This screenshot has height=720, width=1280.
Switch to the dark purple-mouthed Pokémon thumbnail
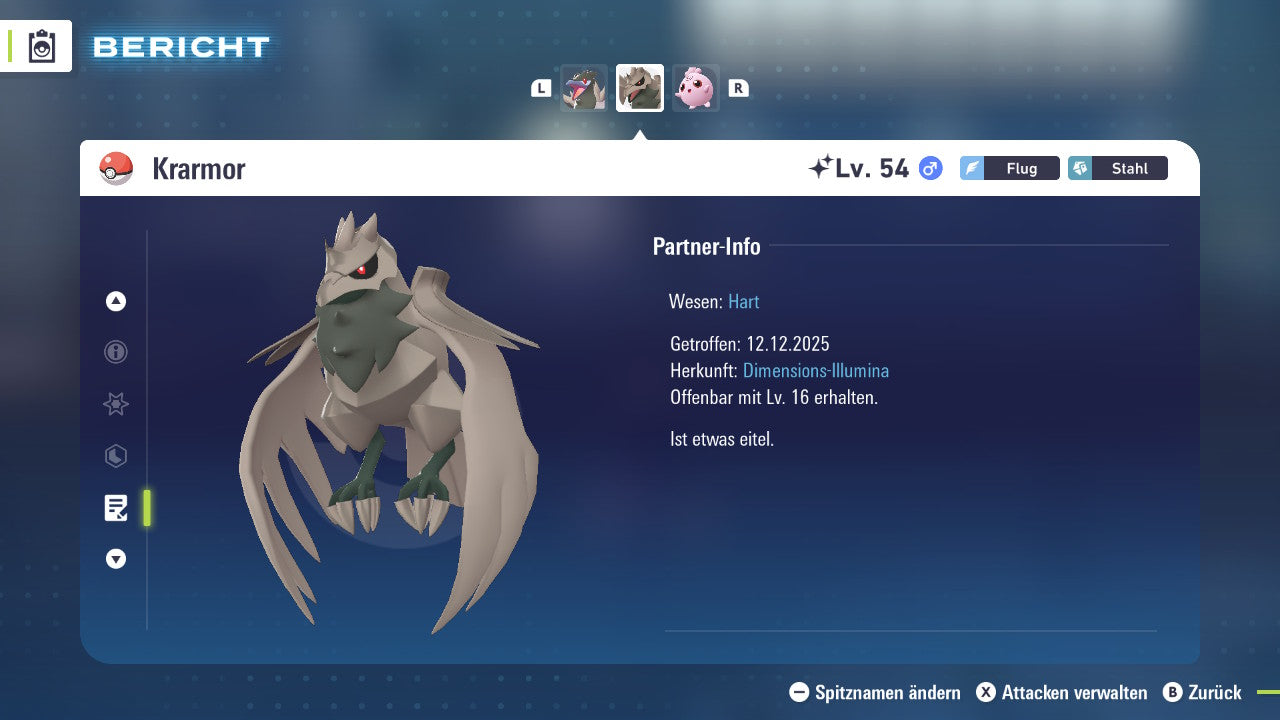(584, 88)
